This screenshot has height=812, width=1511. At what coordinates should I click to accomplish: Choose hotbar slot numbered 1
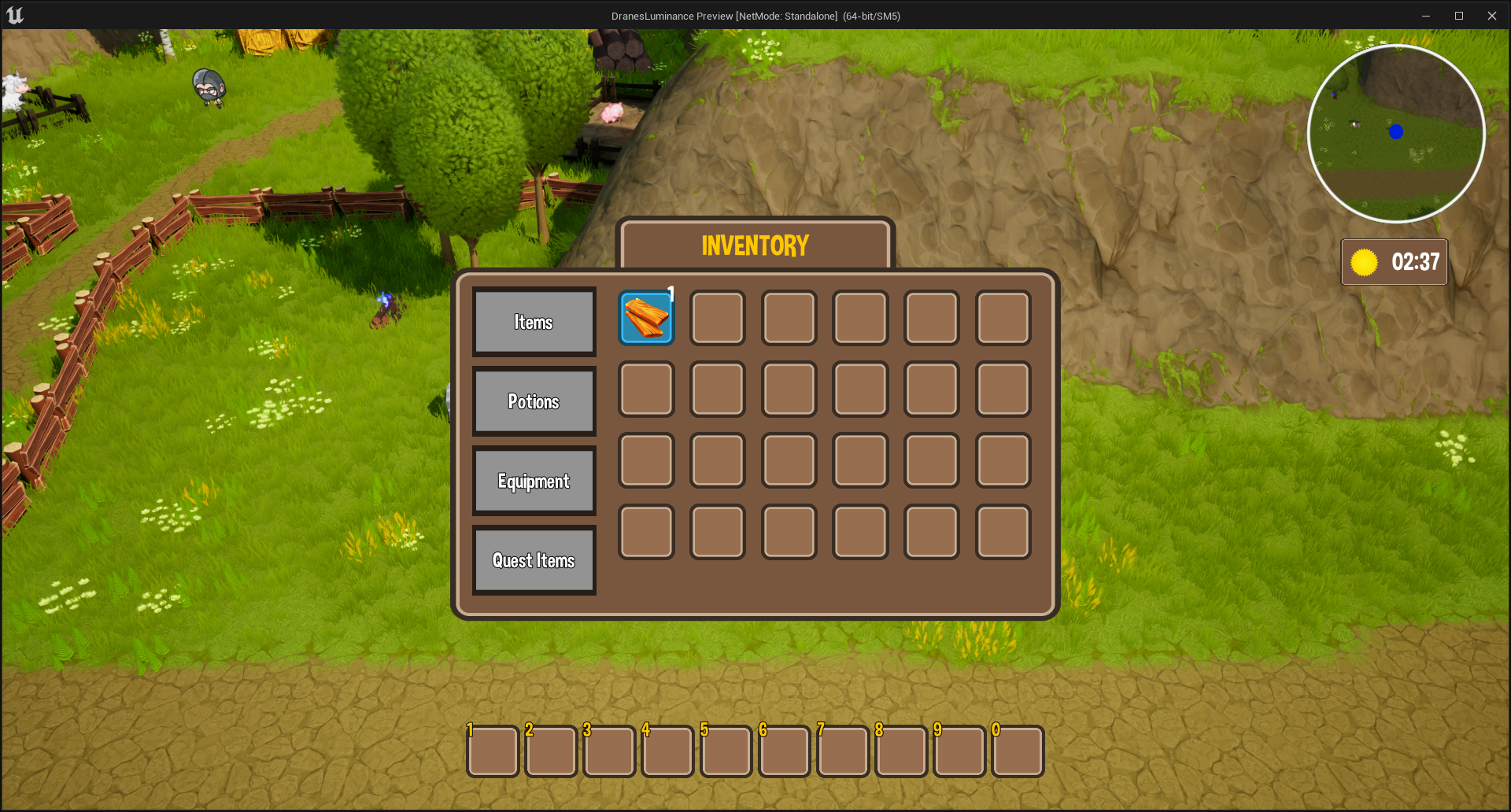(x=493, y=751)
